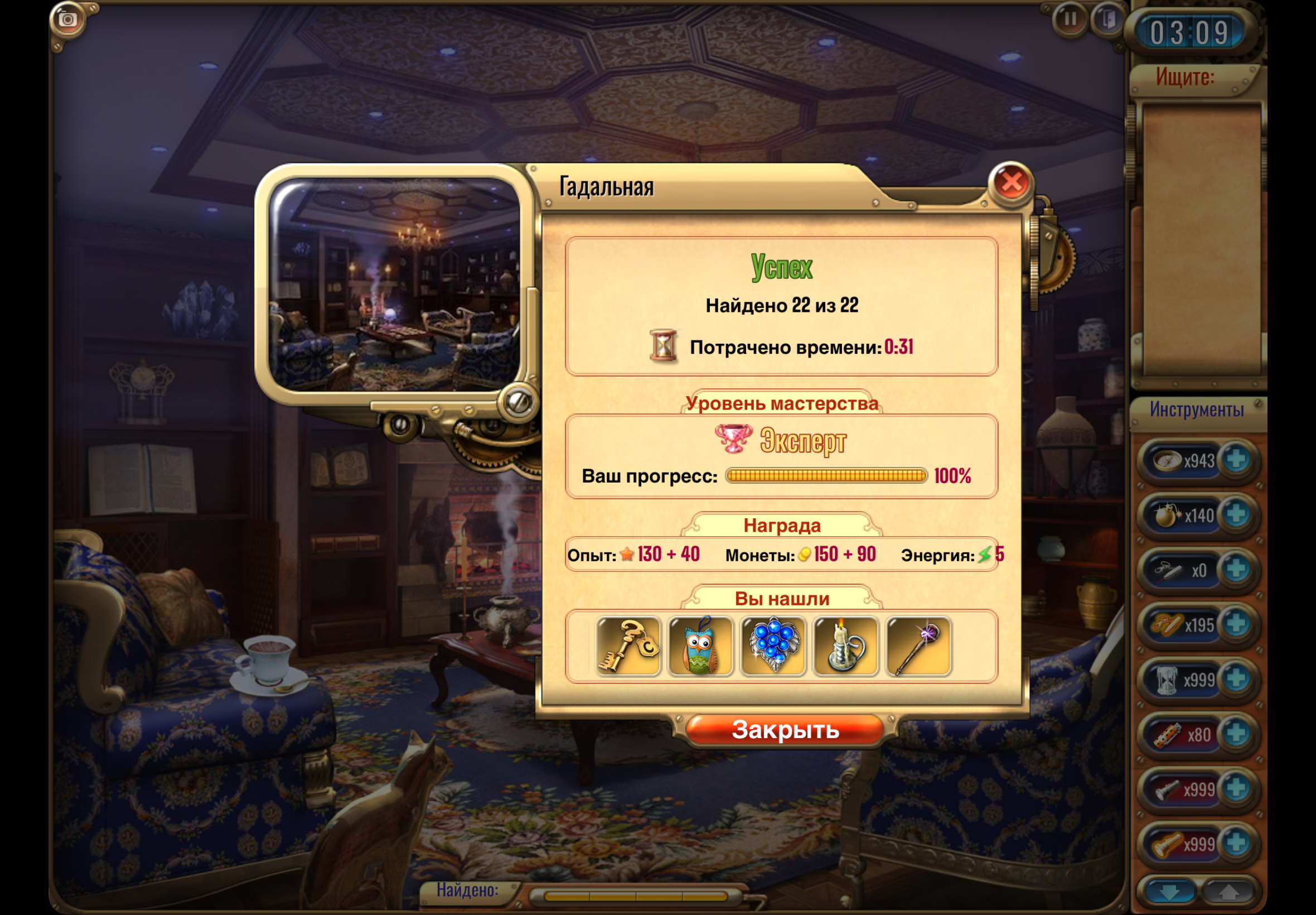This screenshot has height=915, width=1316.
Task: Click the room preview thumbnail
Action: 394,285
